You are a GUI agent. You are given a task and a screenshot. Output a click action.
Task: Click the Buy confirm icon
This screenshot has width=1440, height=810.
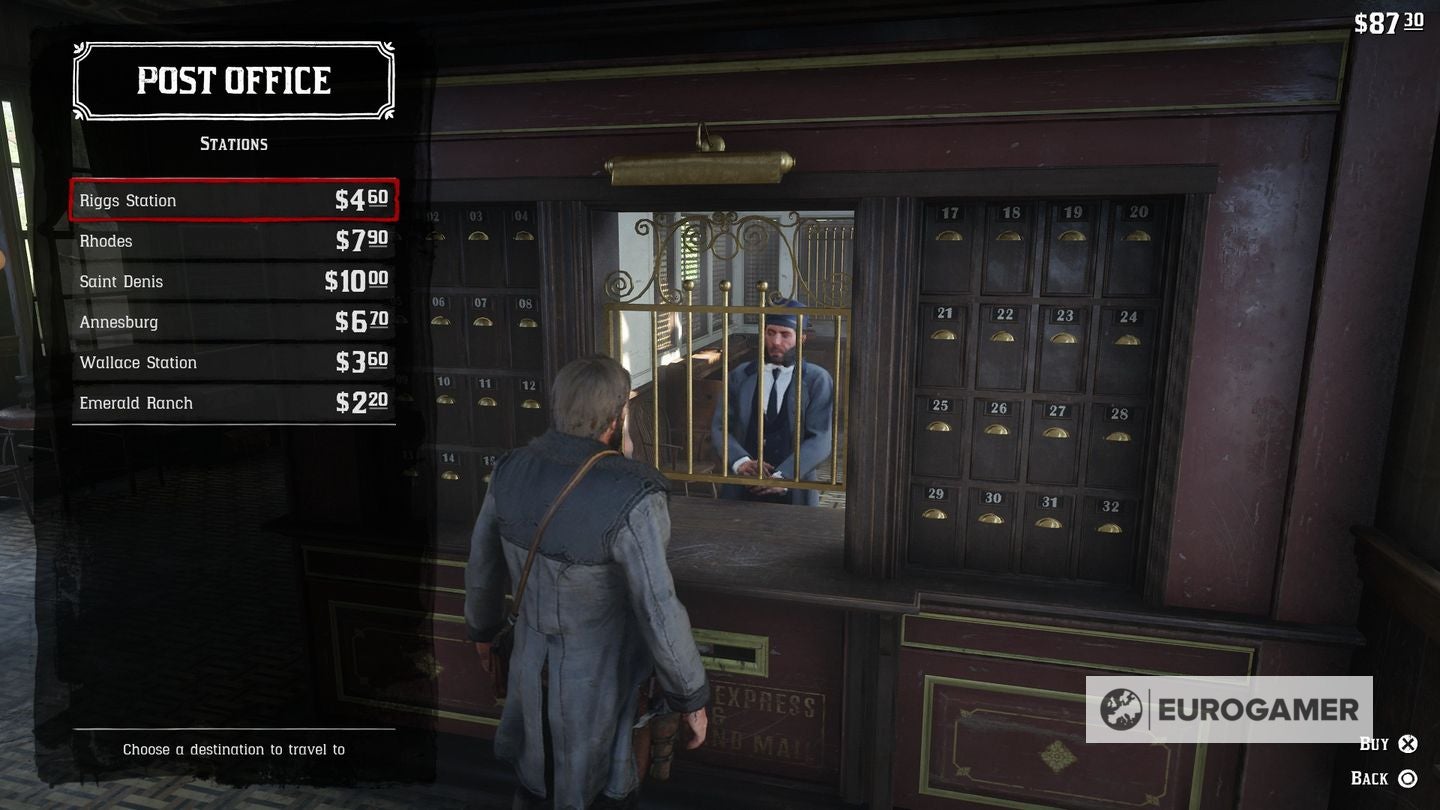click(x=1410, y=744)
